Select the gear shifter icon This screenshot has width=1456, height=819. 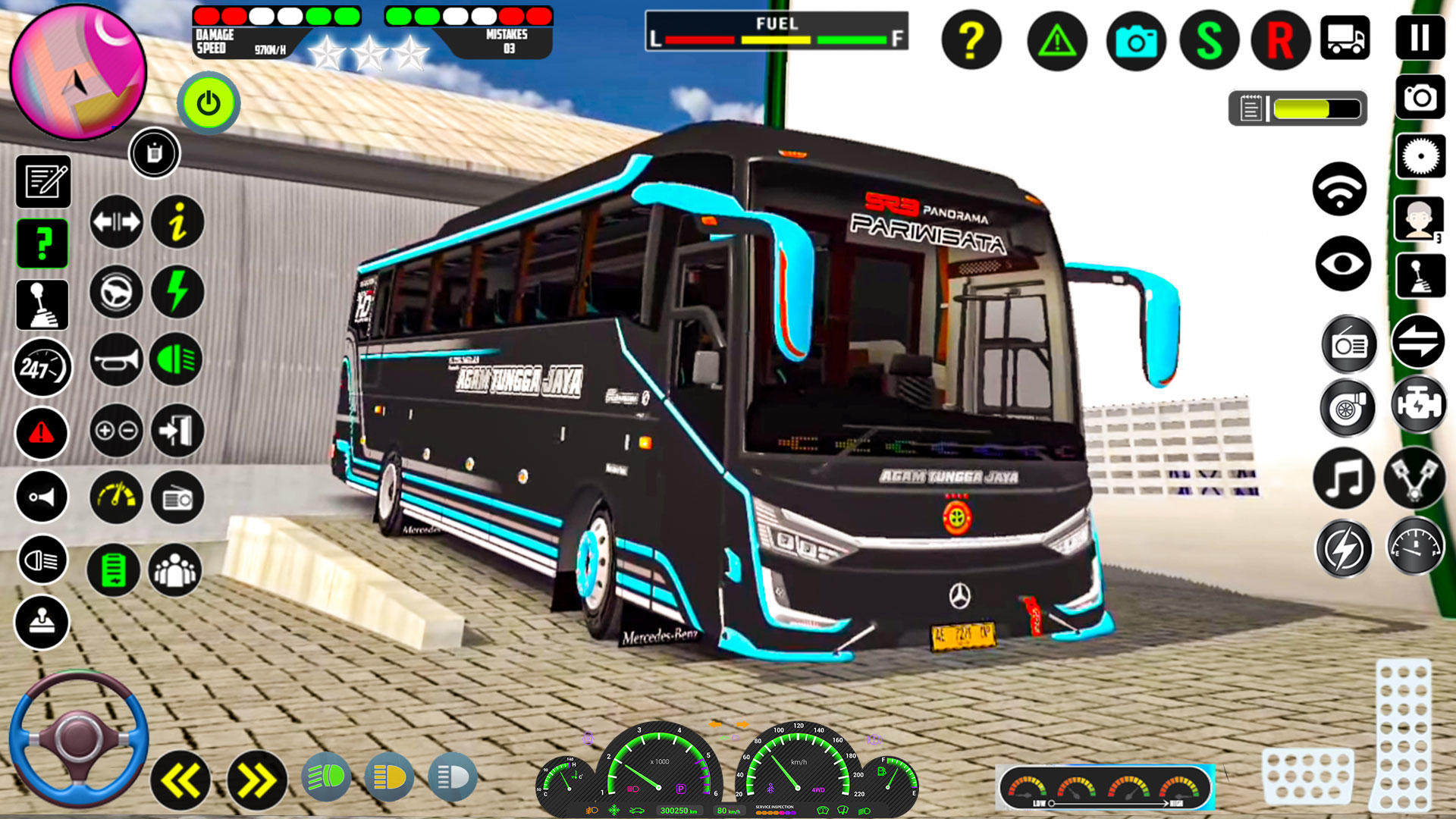(x=42, y=306)
